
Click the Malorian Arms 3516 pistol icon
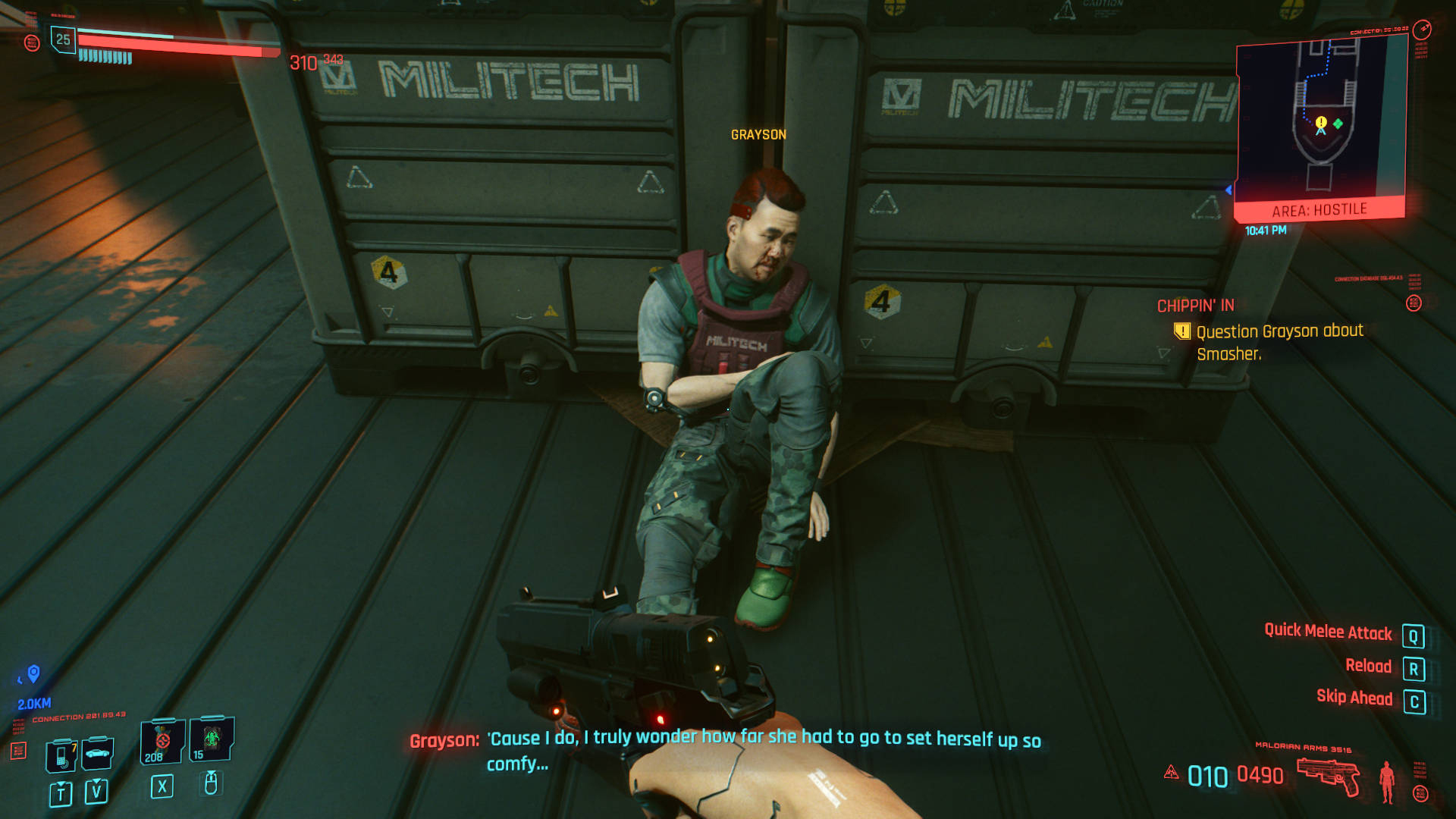pos(1329,776)
